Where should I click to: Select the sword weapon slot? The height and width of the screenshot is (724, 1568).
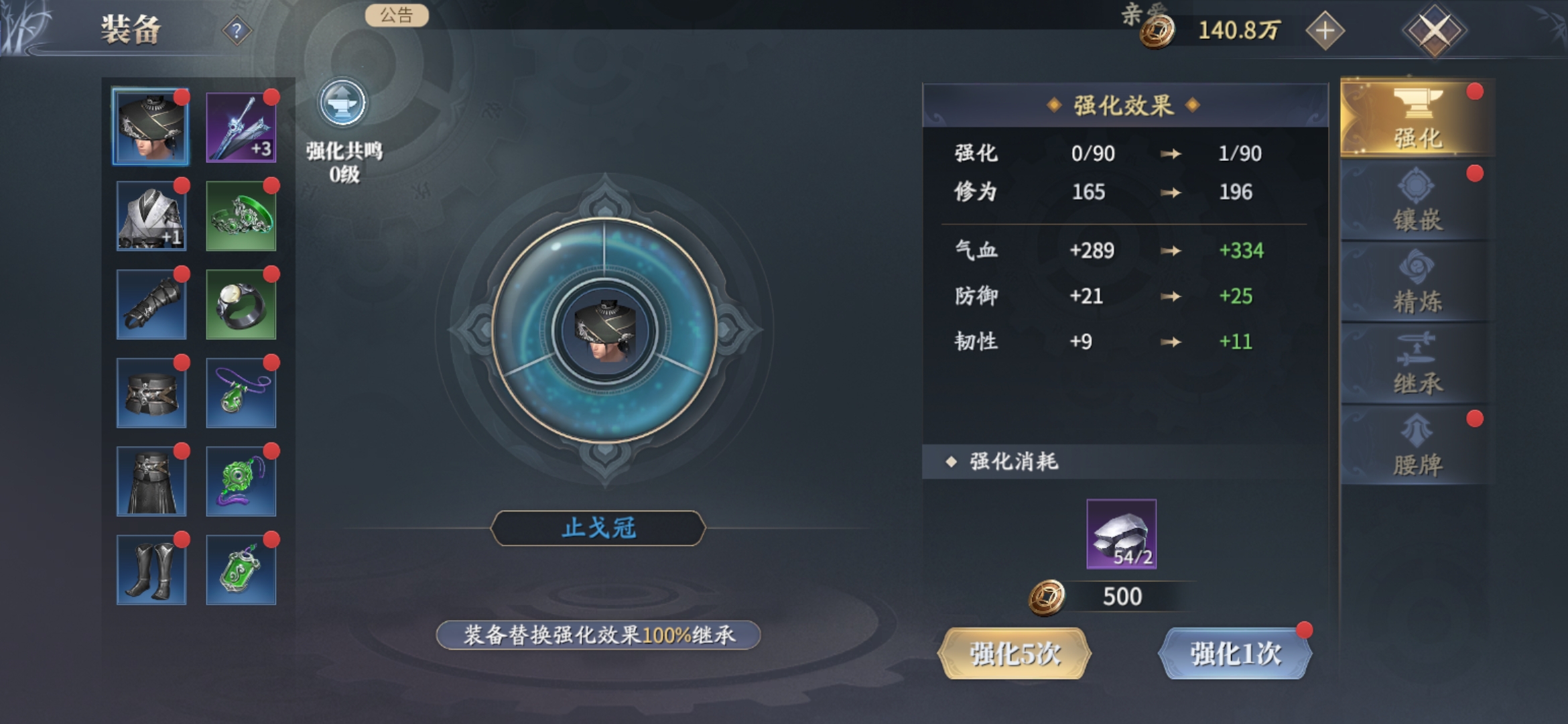[241, 127]
